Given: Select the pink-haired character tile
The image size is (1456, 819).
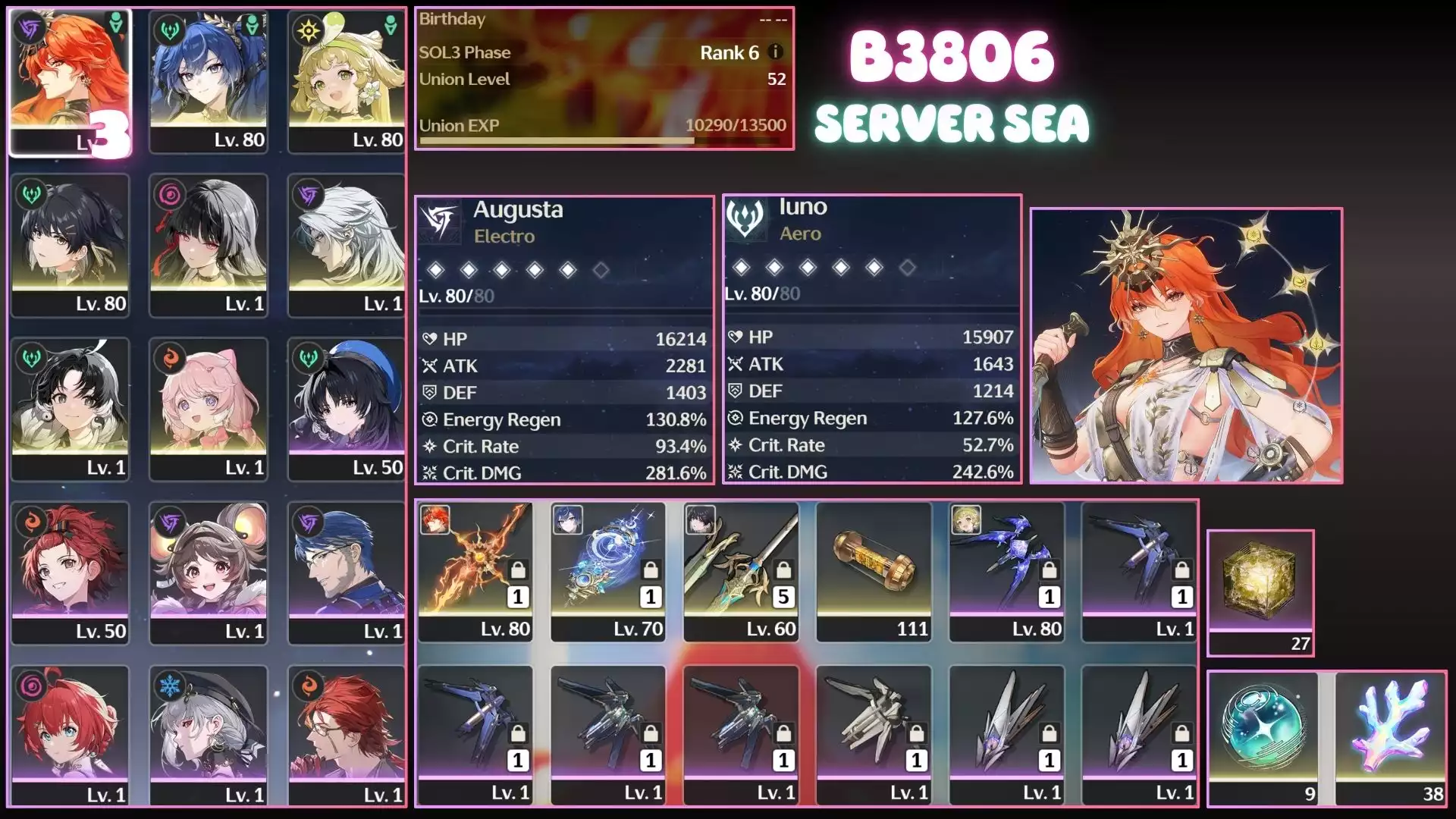Looking at the screenshot, I should (209, 408).
